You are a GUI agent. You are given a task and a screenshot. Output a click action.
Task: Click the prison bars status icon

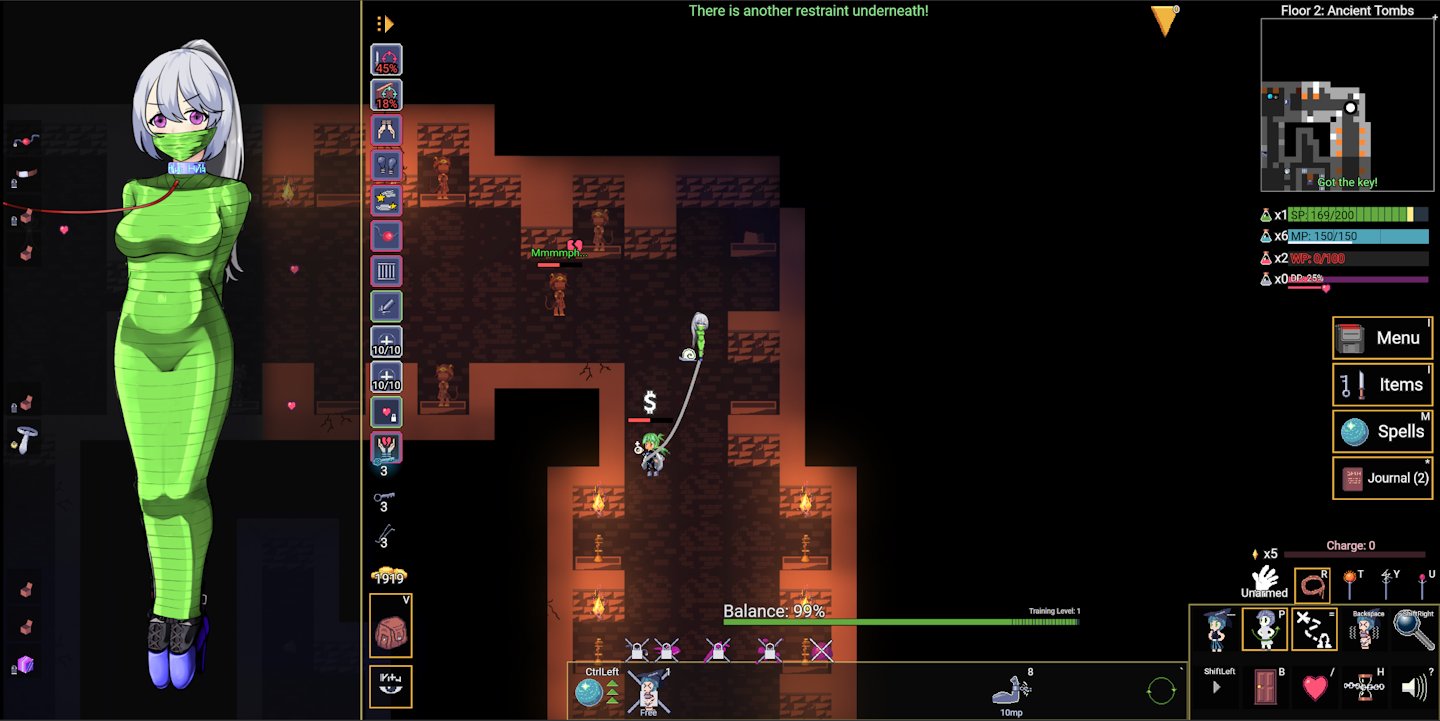(387, 271)
